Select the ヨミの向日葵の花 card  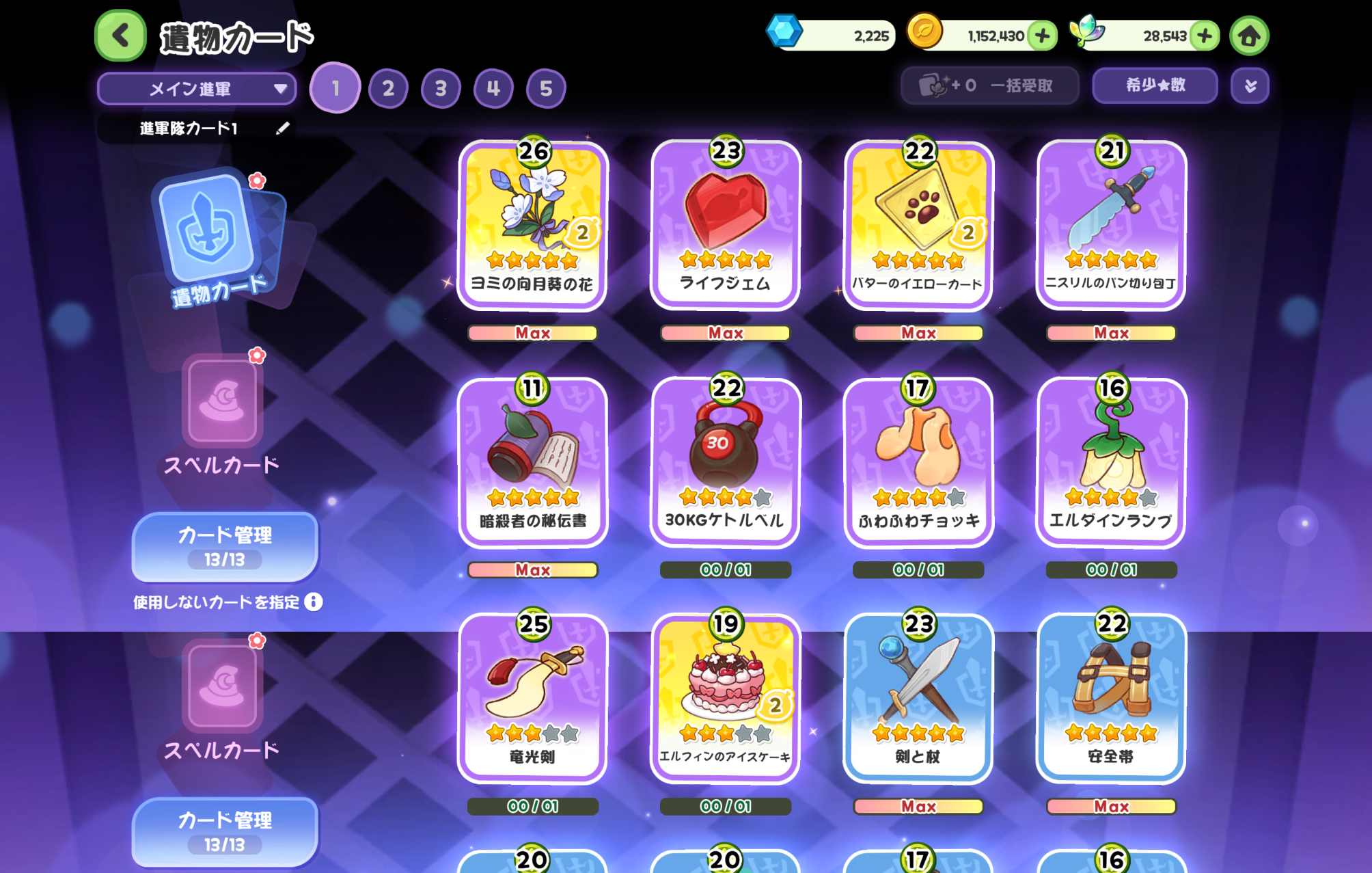(x=532, y=226)
